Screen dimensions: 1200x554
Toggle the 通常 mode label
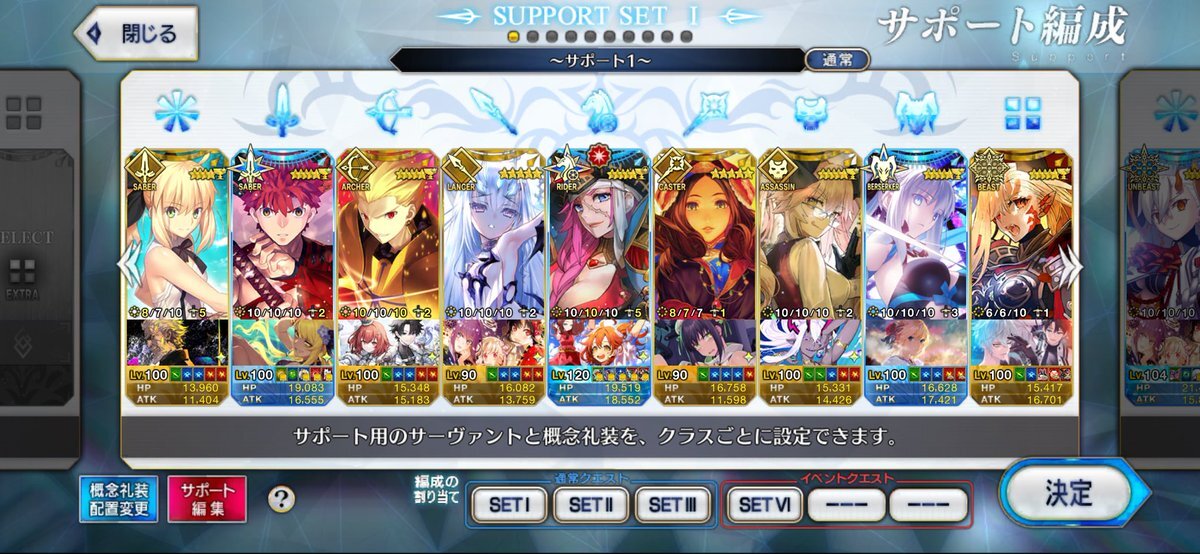[x=837, y=60]
